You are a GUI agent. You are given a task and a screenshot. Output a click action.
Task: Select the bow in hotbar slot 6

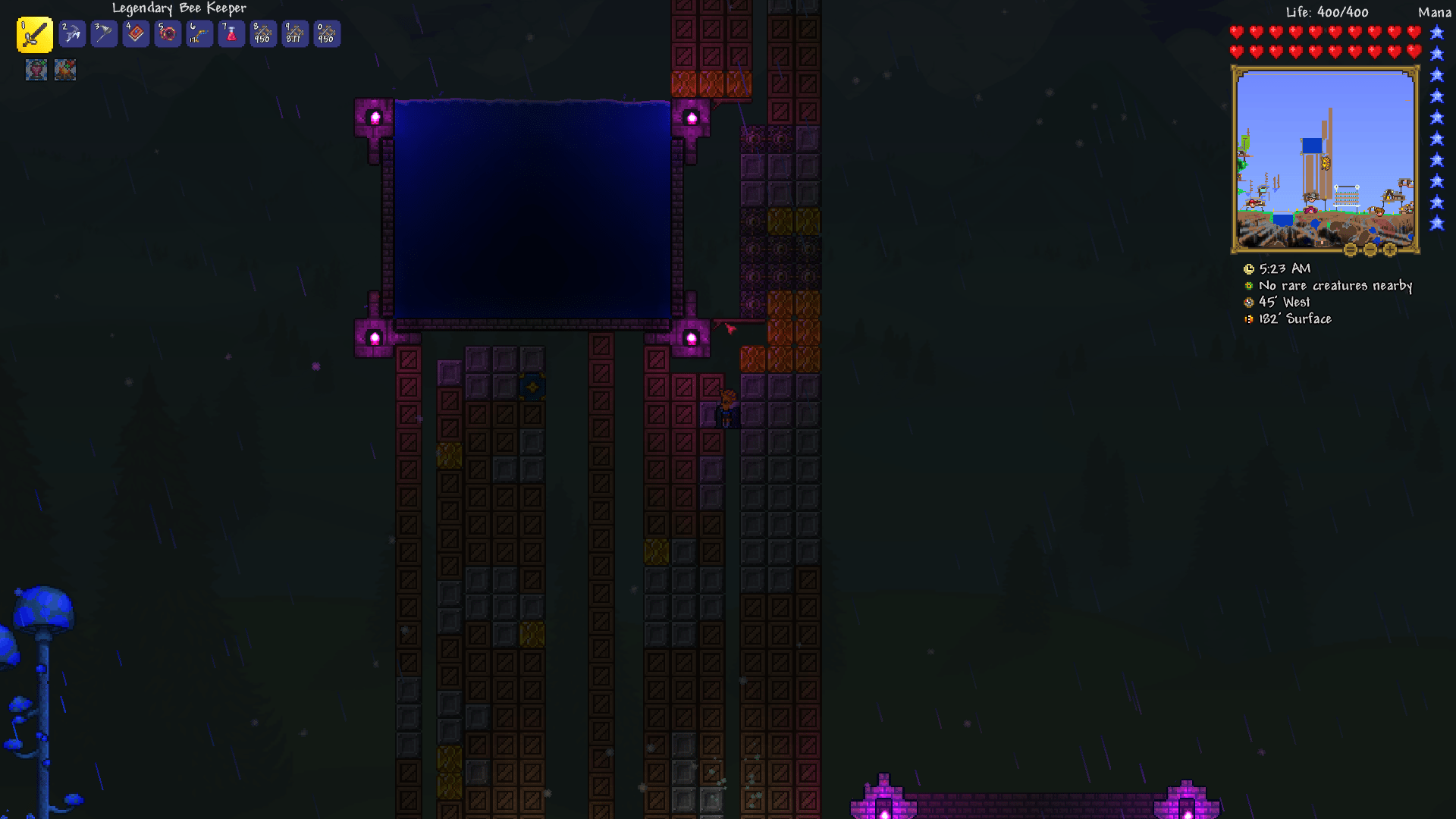[199, 34]
